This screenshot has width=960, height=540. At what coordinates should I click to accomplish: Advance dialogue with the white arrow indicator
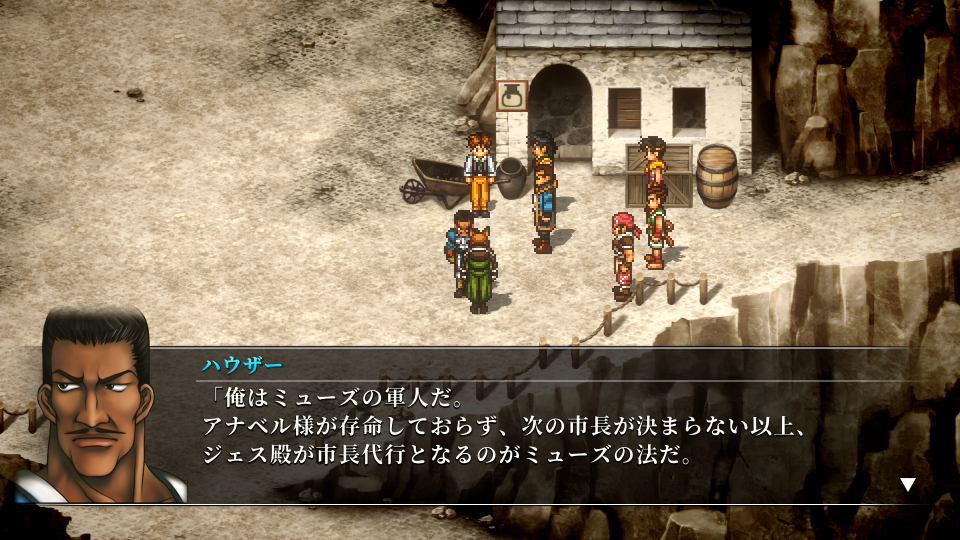pyautogui.click(x=907, y=485)
